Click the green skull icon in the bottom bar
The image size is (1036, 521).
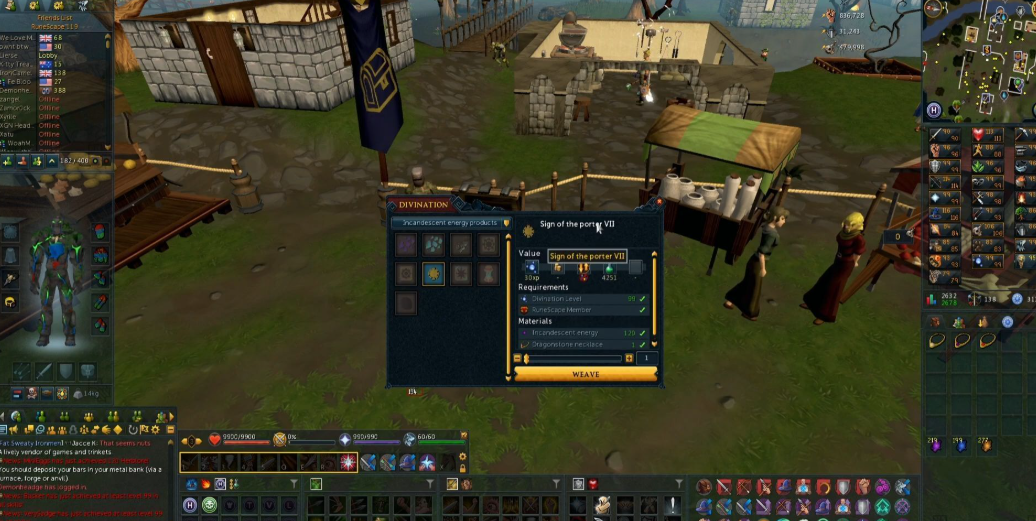(x=209, y=505)
